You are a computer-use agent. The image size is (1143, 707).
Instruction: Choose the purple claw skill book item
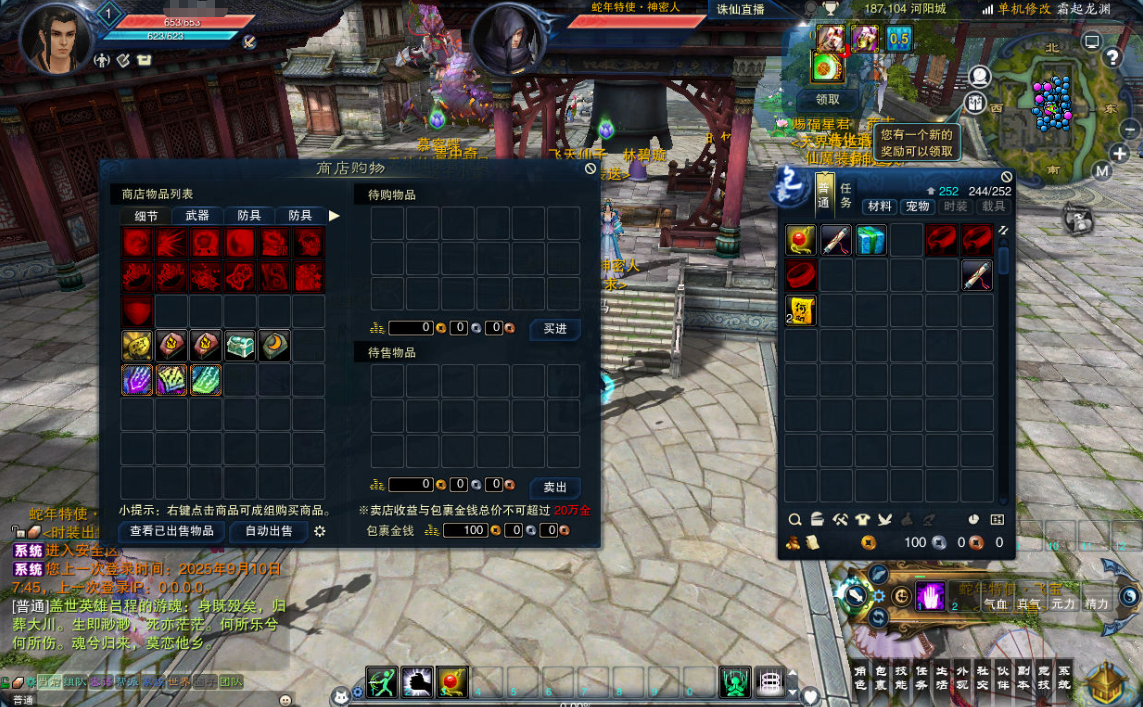coord(138,380)
